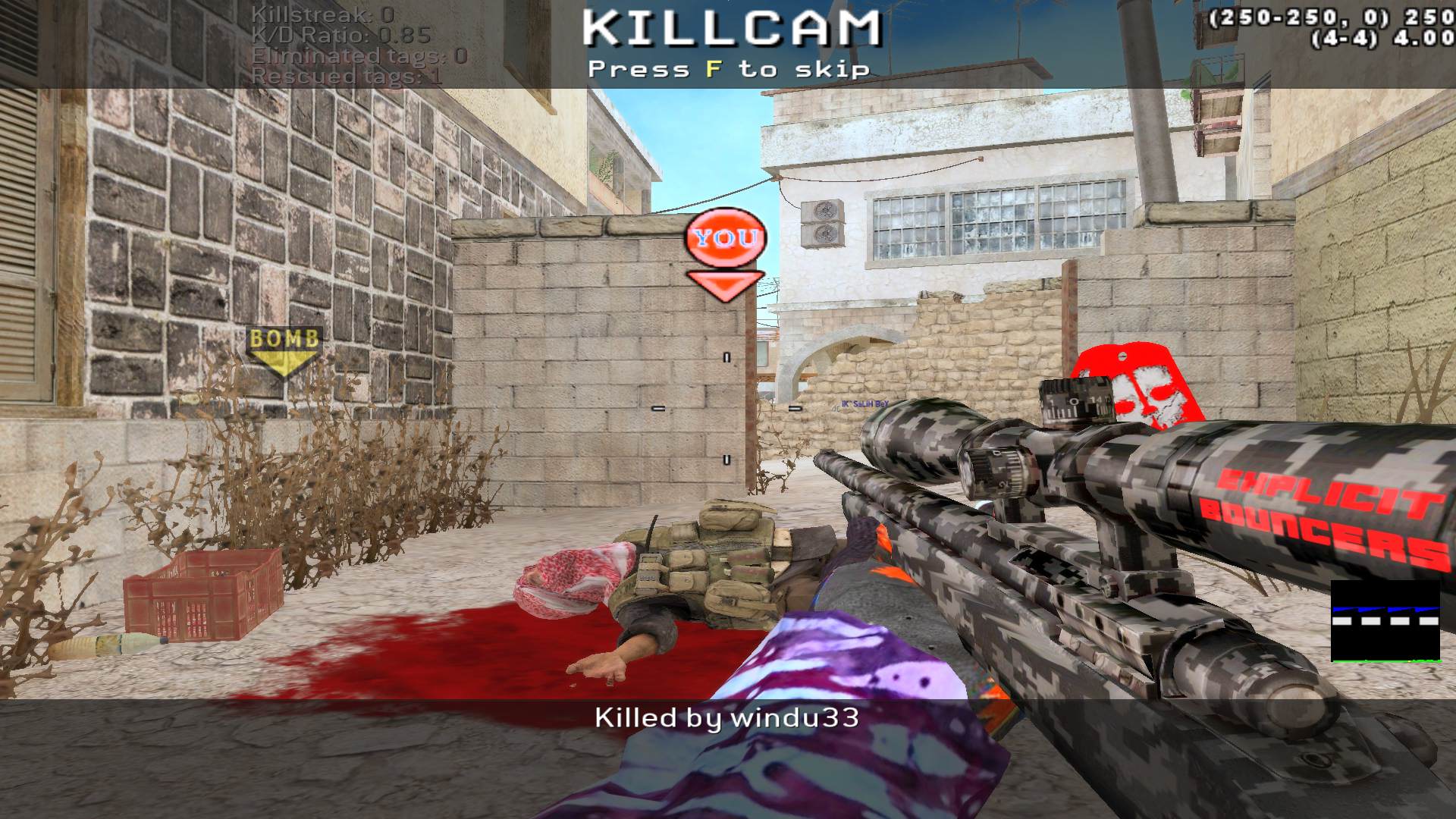Click the yellow BOMB objective marker

(x=284, y=350)
